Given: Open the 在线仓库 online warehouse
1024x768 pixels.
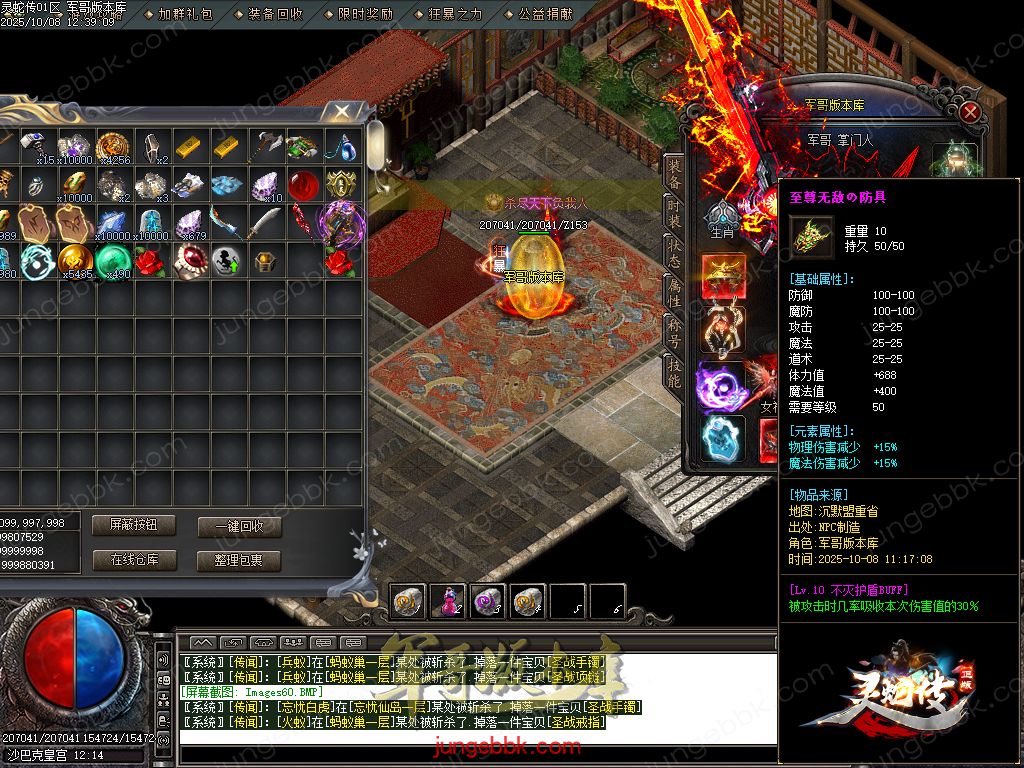Looking at the screenshot, I should (x=132, y=560).
